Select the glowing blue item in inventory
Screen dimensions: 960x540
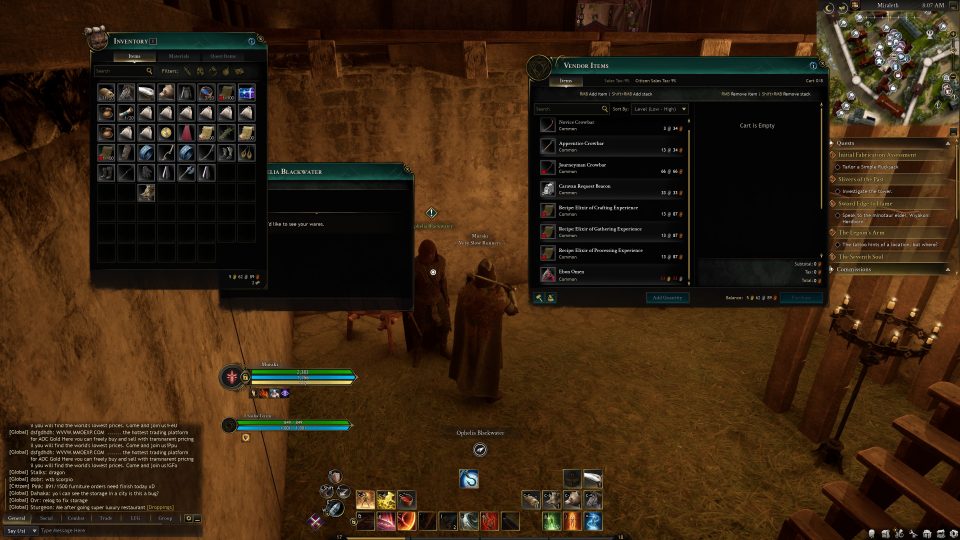click(x=246, y=93)
